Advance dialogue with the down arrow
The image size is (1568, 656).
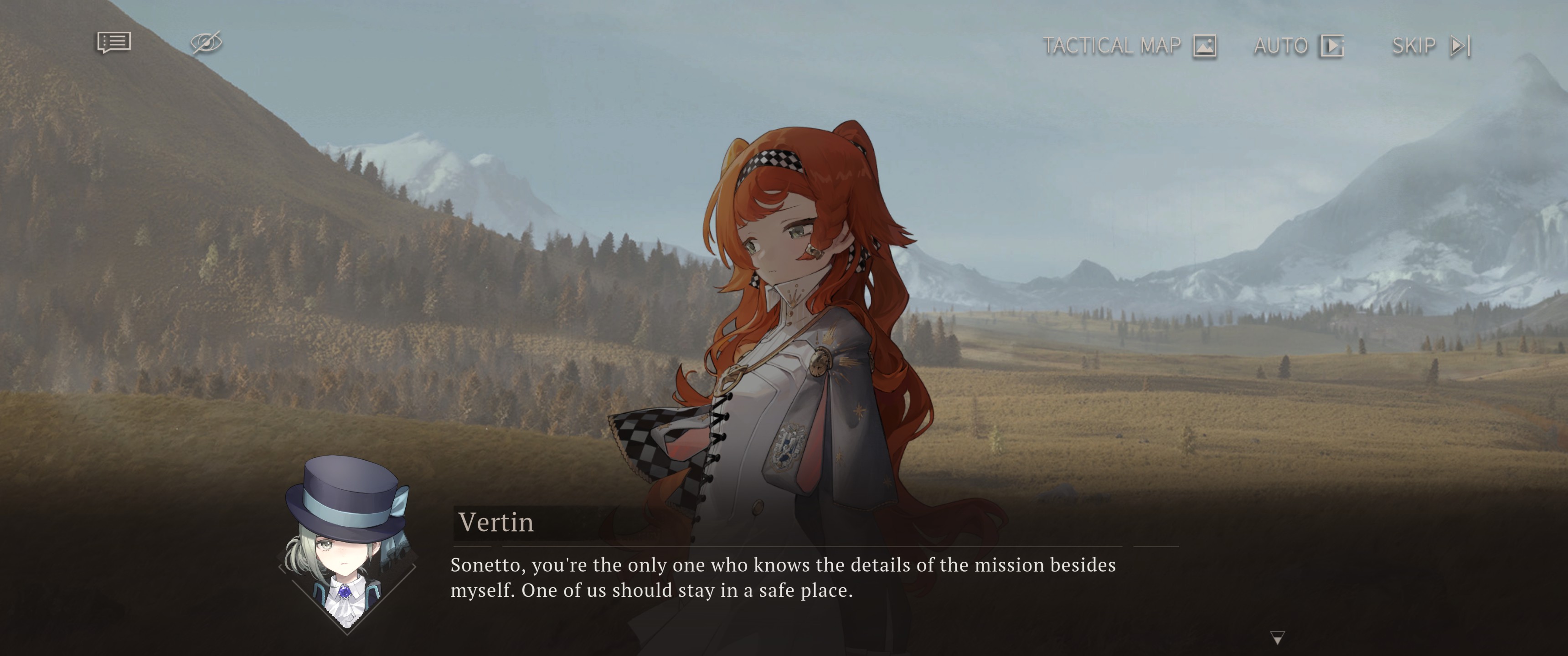click(x=1278, y=638)
